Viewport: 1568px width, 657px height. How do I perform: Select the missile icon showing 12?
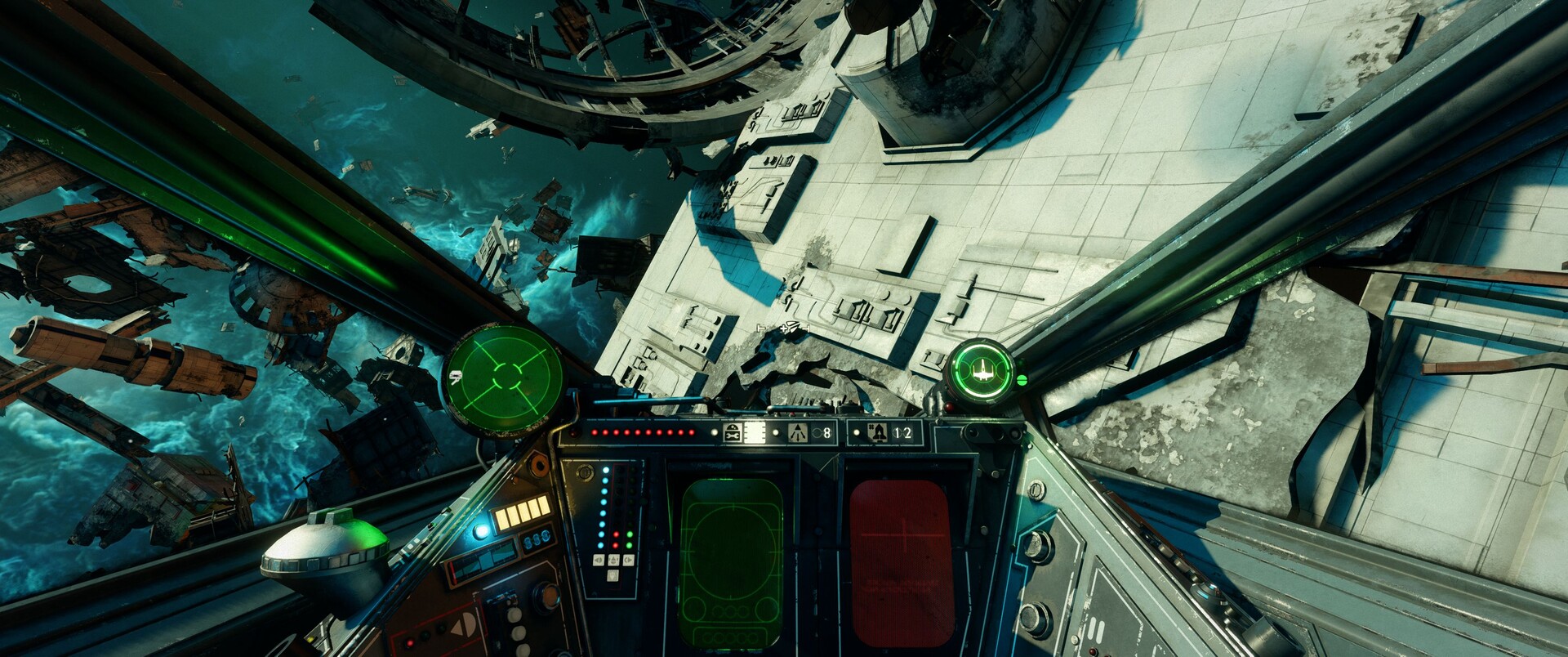(x=879, y=433)
